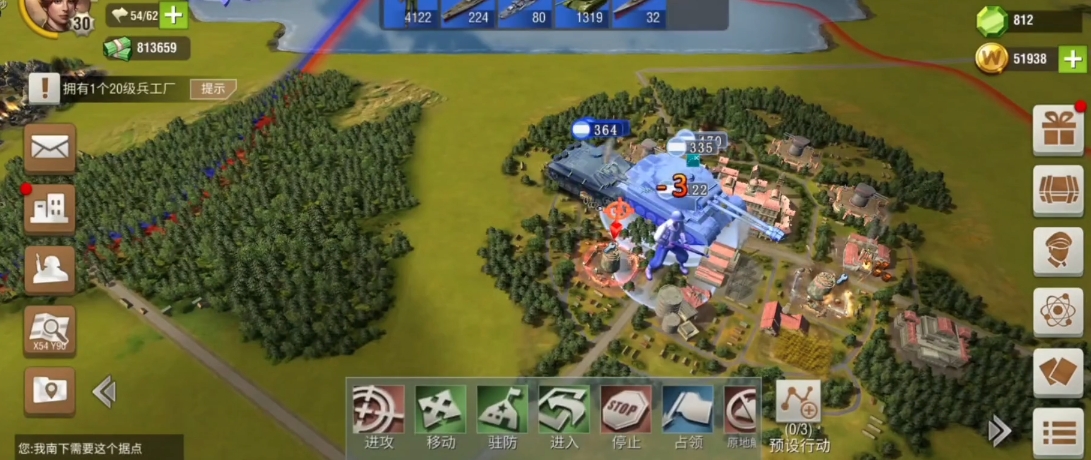This screenshot has height=460, width=1091.
Task: Open the officer portrait icon
Action: 1058,251
